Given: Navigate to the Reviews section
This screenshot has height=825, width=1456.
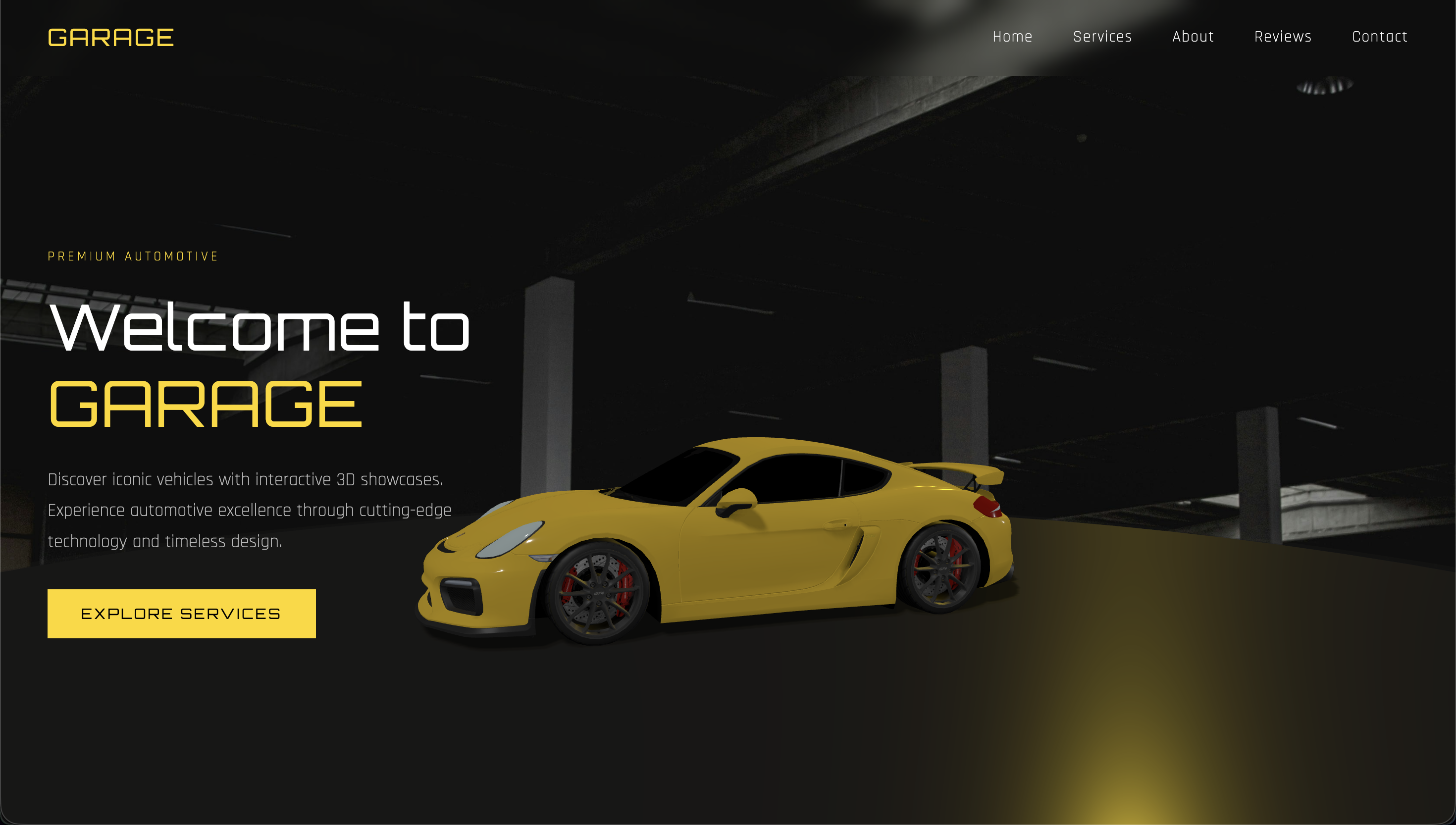Looking at the screenshot, I should tap(1283, 36).
